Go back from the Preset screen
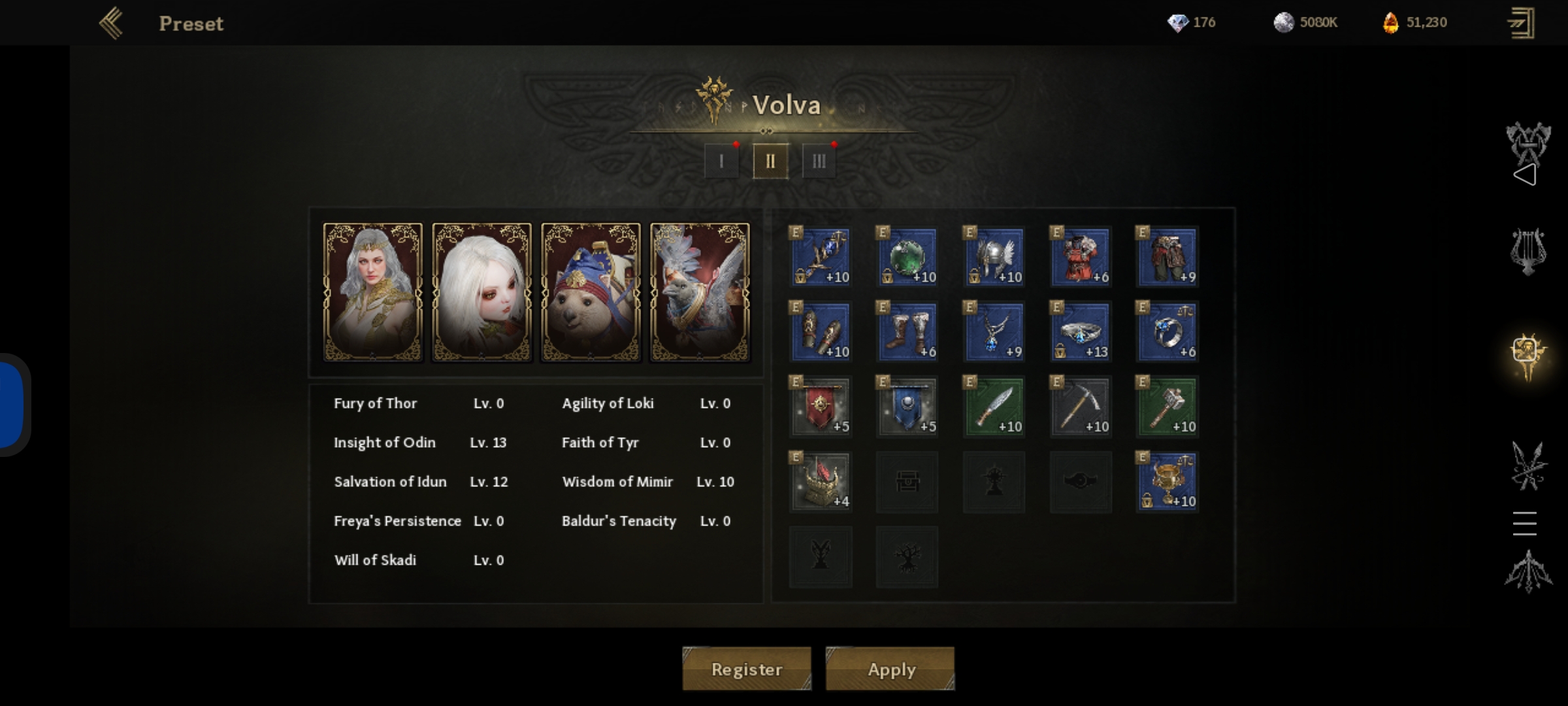Screen dimensions: 1568x706 pos(111,24)
